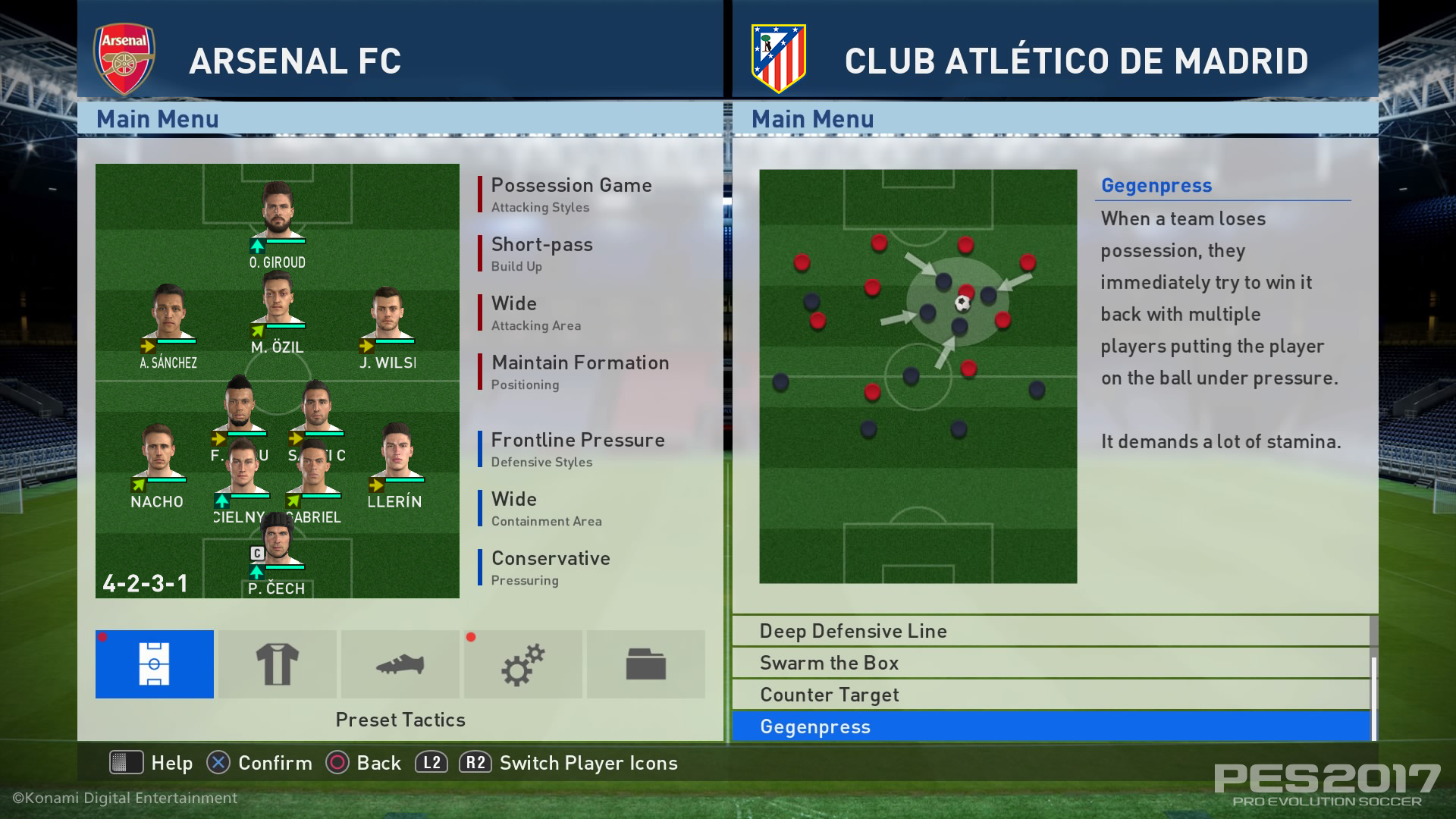Open the Possession Game attacking style option
Viewport: 1456px width, 819px height.
click(571, 185)
